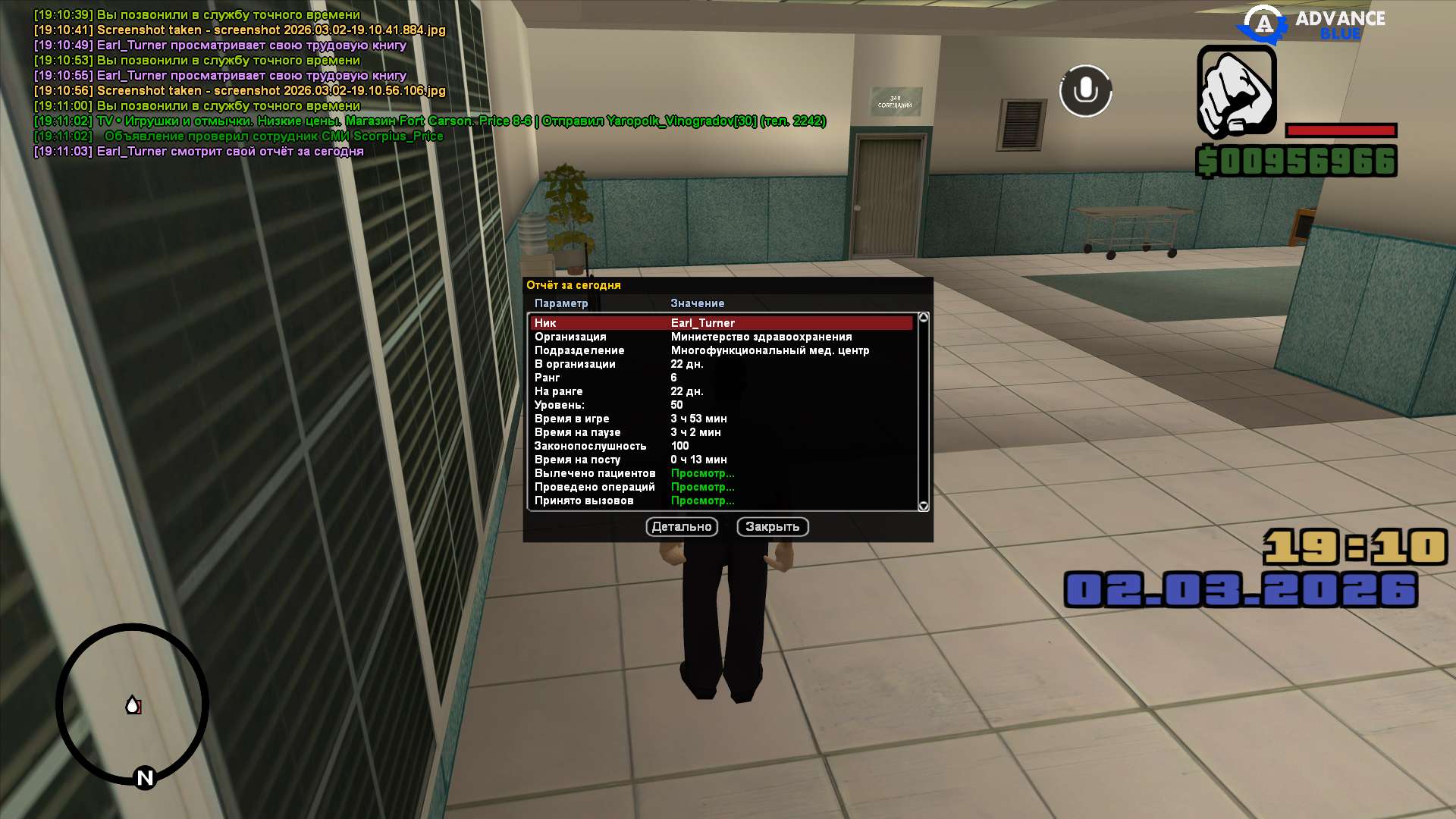The height and width of the screenshot is (819, 1456).
Task: Pick the Время на посту row
Action: (x=720, y=460)
